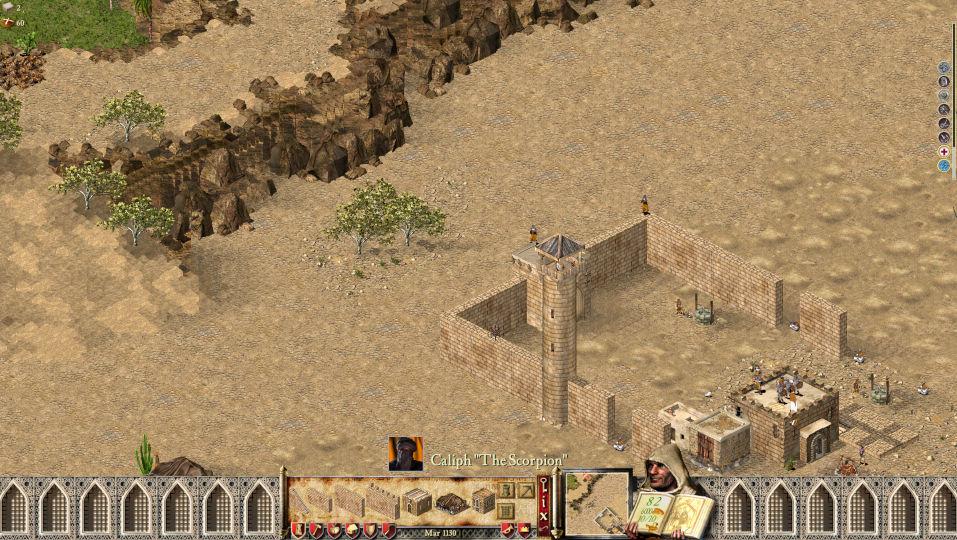Show mission briefing with the i button
Screen dimensions: 957x540
coord(544,504)
